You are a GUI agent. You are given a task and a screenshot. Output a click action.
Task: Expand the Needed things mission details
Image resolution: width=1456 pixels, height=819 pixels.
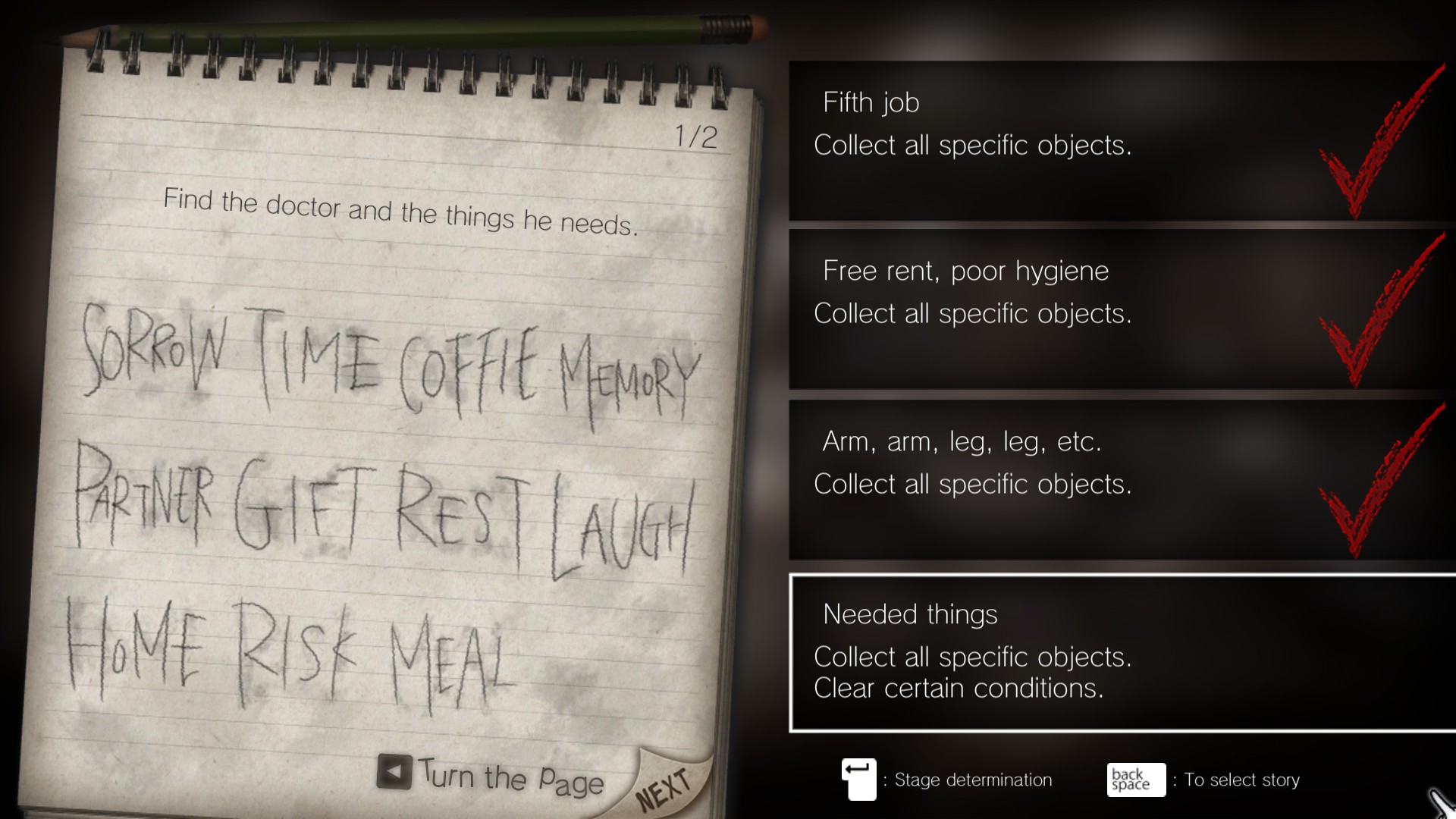tap(1062, 652)
